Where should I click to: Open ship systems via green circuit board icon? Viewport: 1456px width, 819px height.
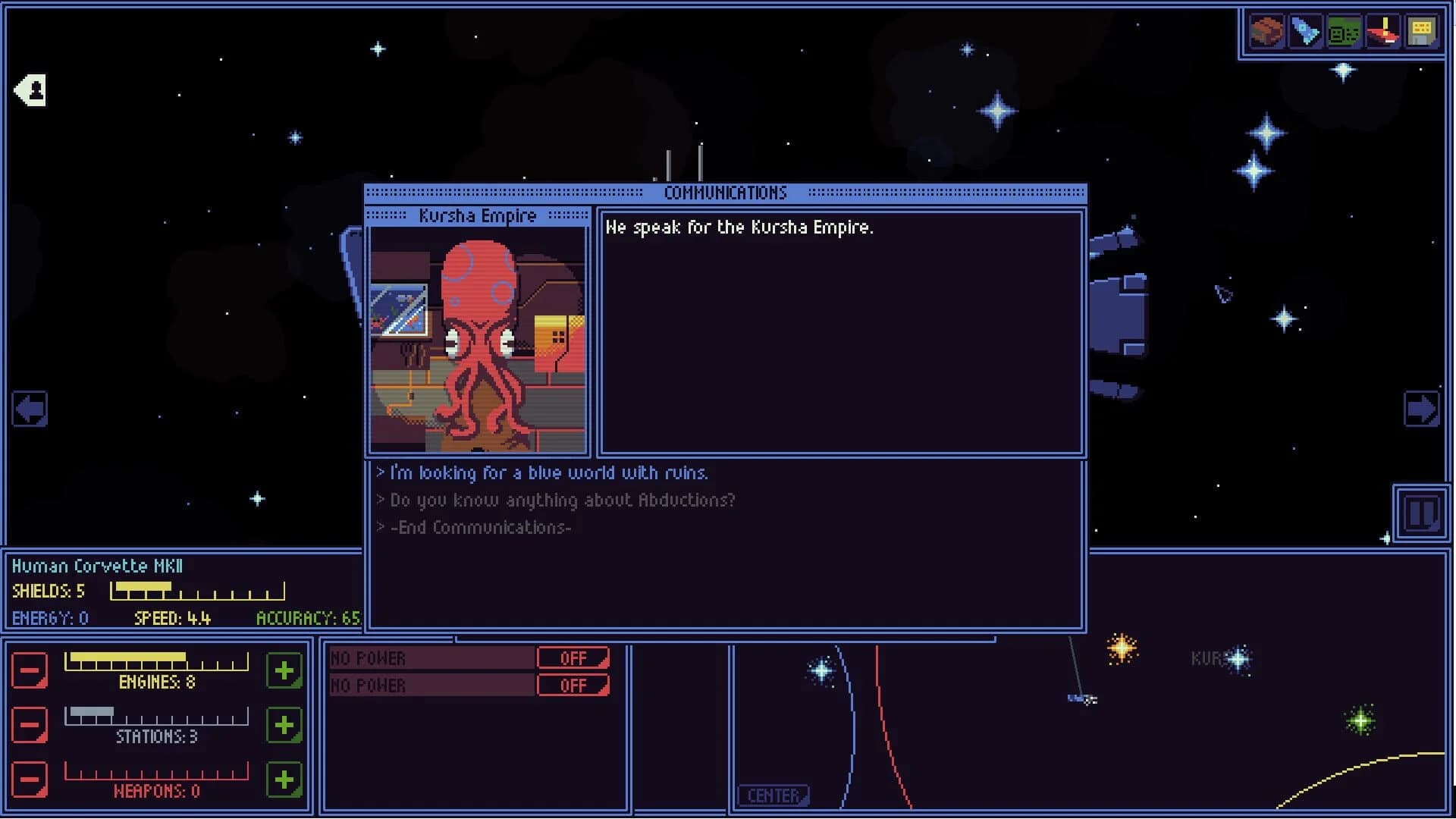click(x=1344, y=32)
